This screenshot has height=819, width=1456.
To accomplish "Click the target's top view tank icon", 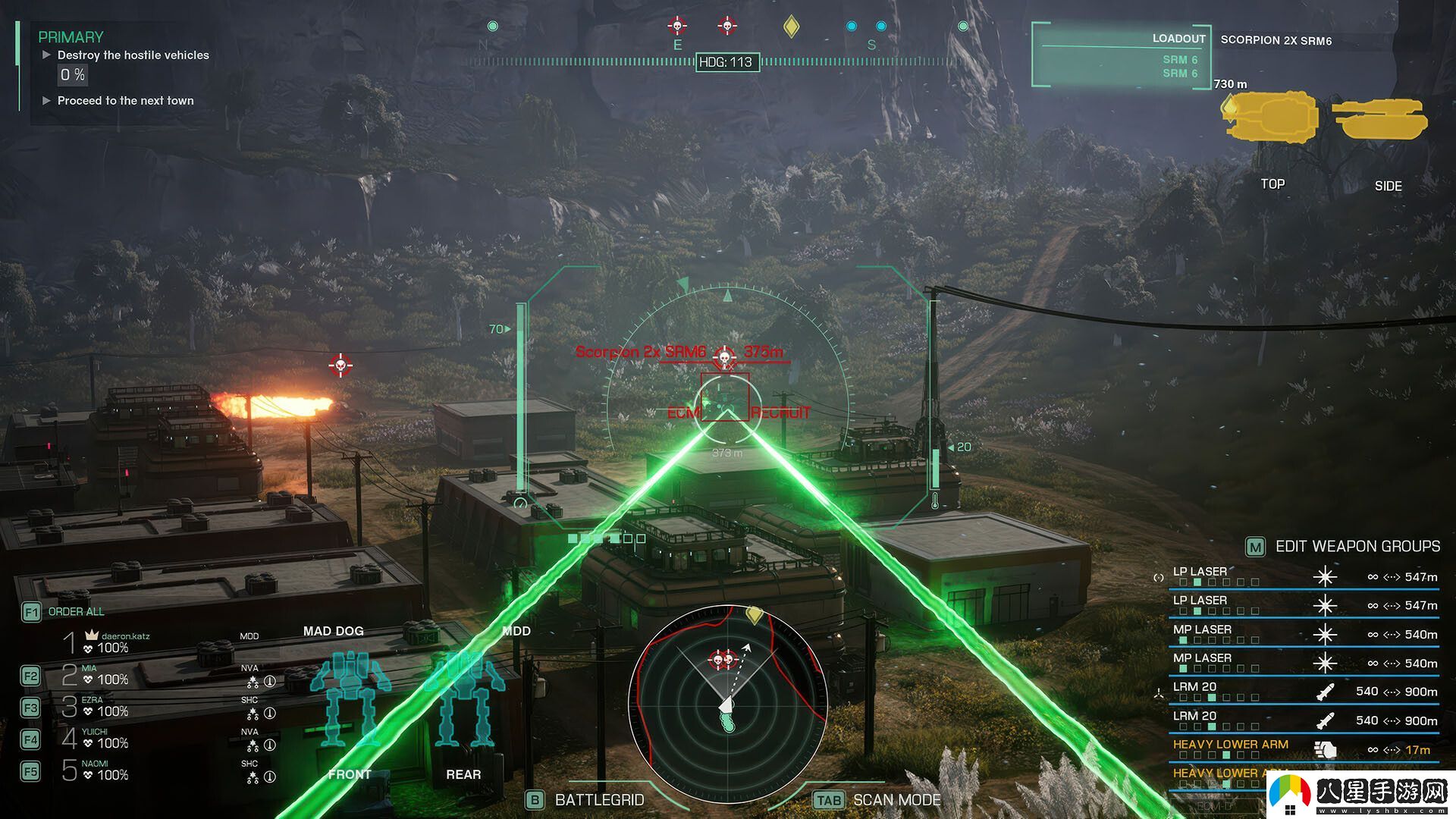I will pyautogui.click(x=1272, y=116).
